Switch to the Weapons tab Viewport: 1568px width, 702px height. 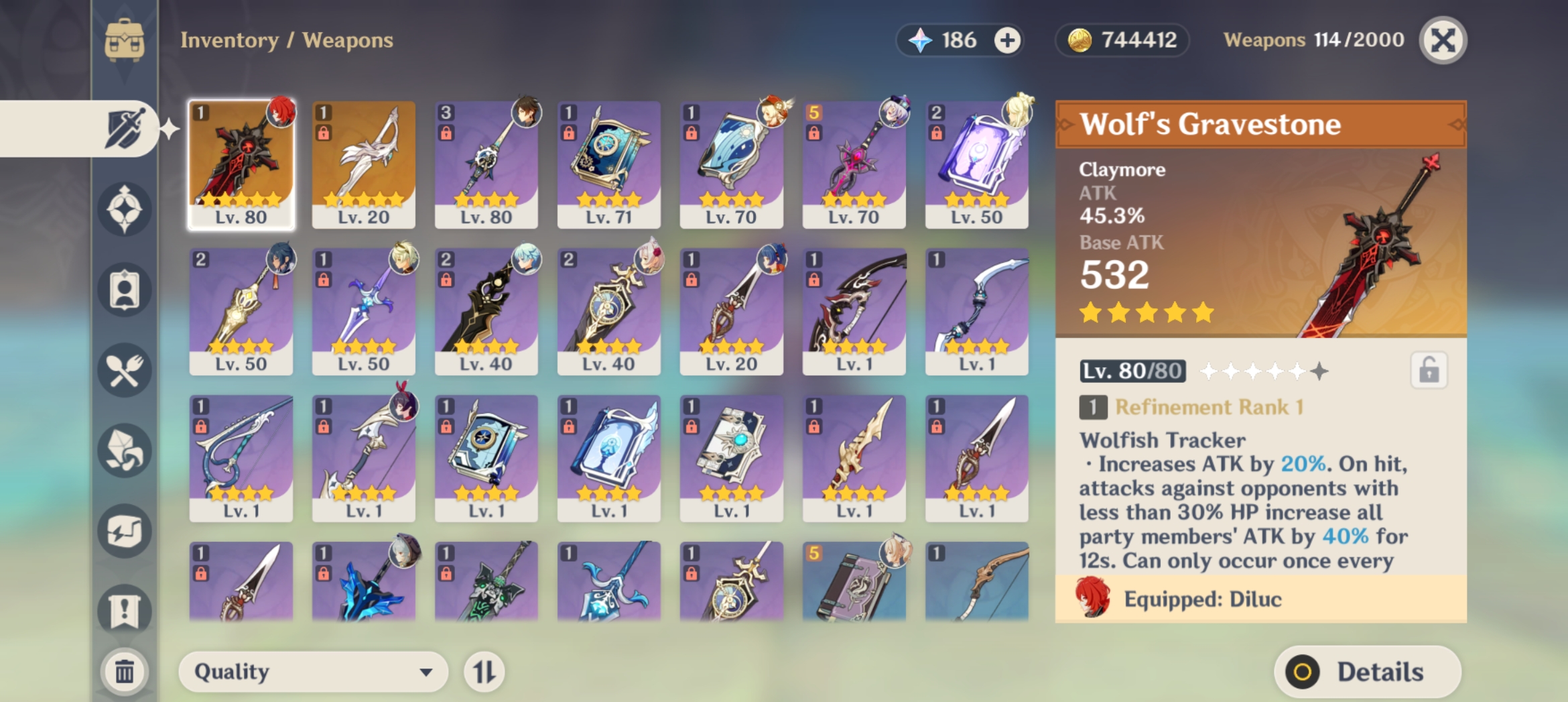coord(125,129)
